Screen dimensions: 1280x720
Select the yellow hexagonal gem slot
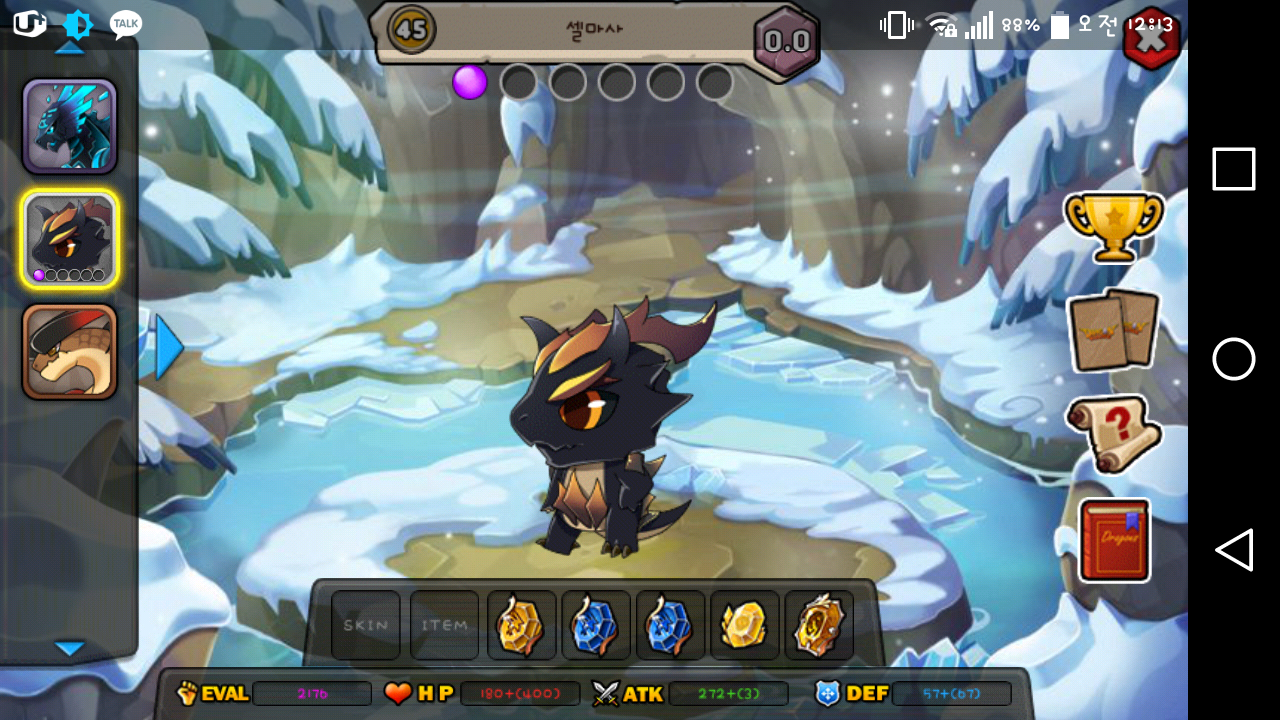point(744,625)
